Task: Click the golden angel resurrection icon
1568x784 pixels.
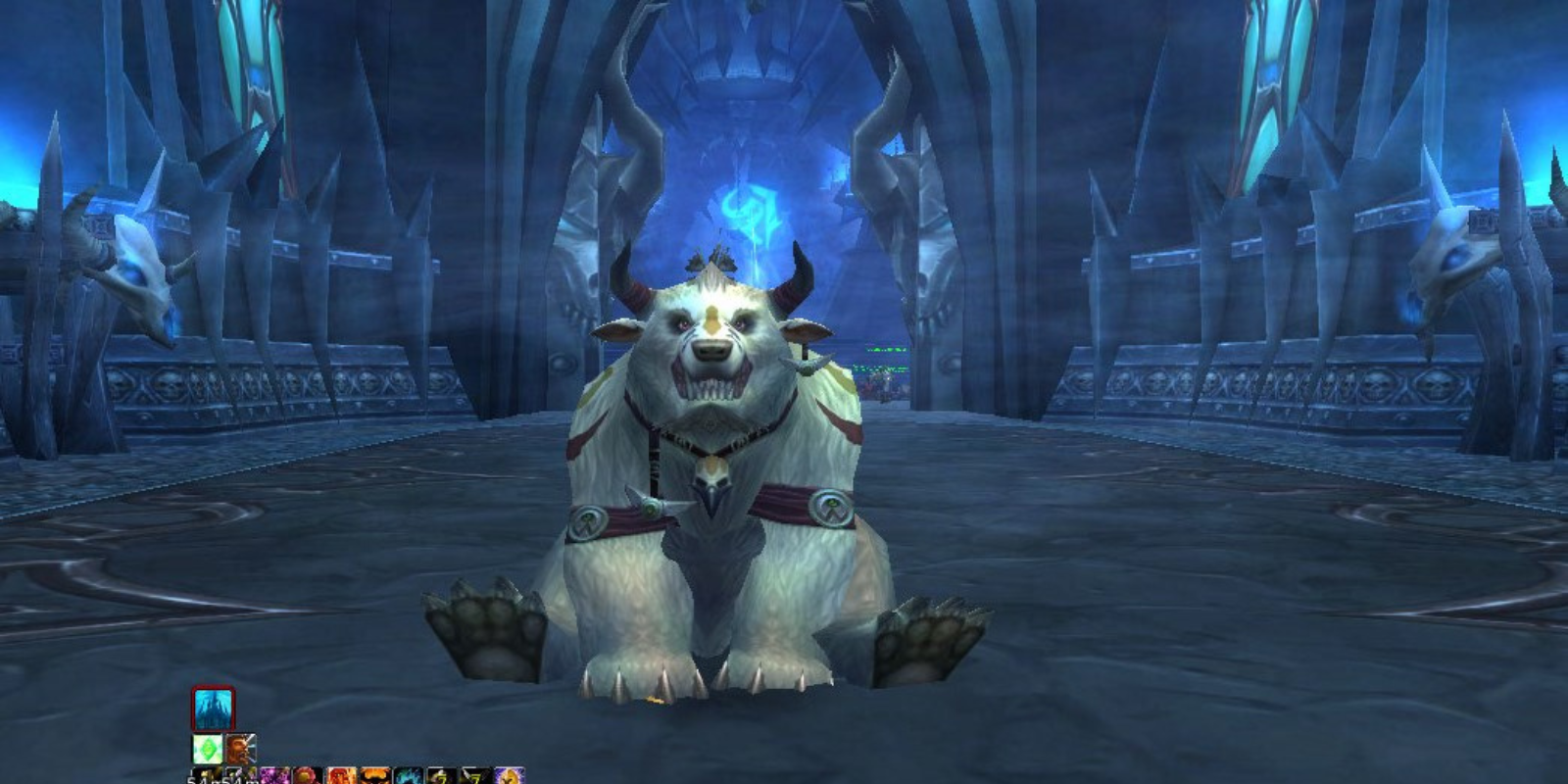Action: pos(510,775)
